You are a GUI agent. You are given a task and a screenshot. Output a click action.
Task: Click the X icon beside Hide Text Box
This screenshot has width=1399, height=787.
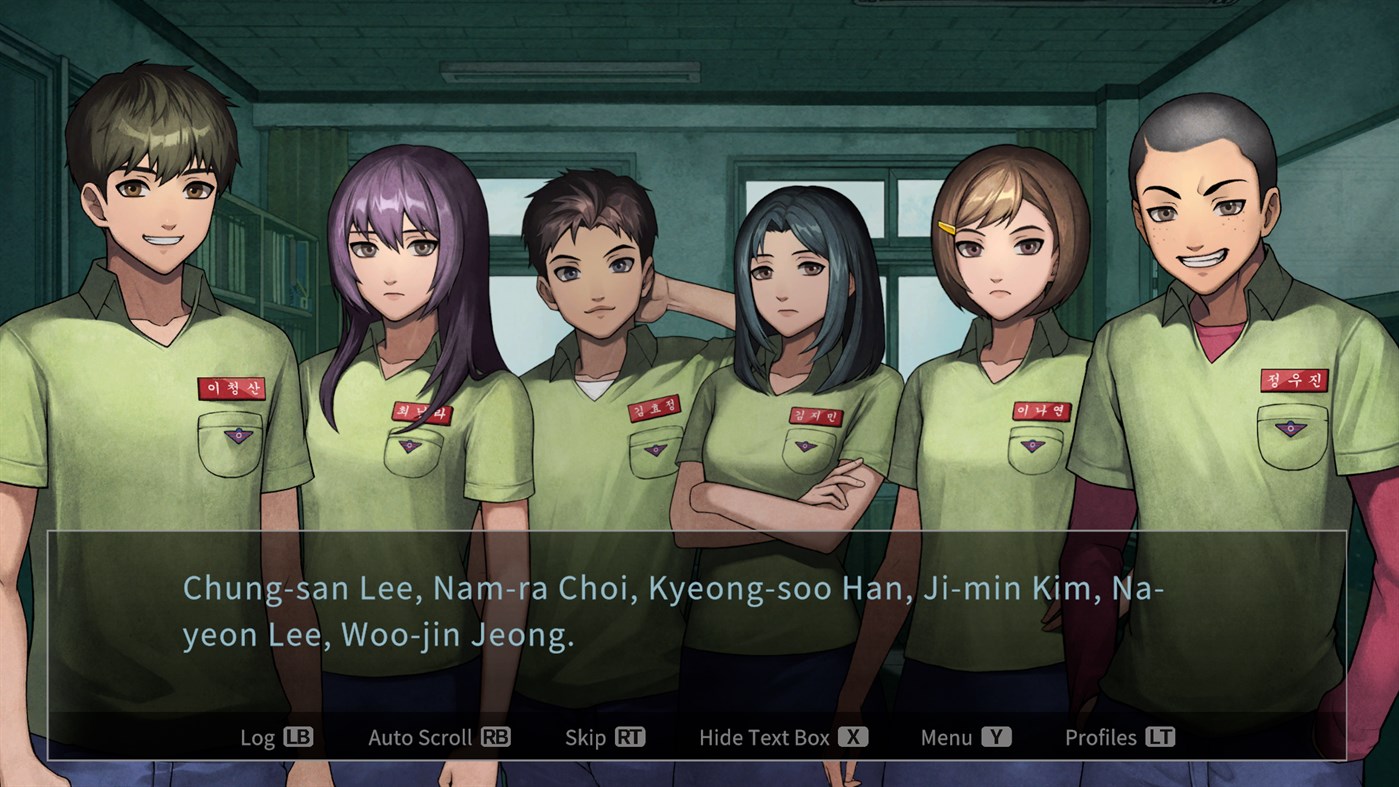click(x=855, y=737)
